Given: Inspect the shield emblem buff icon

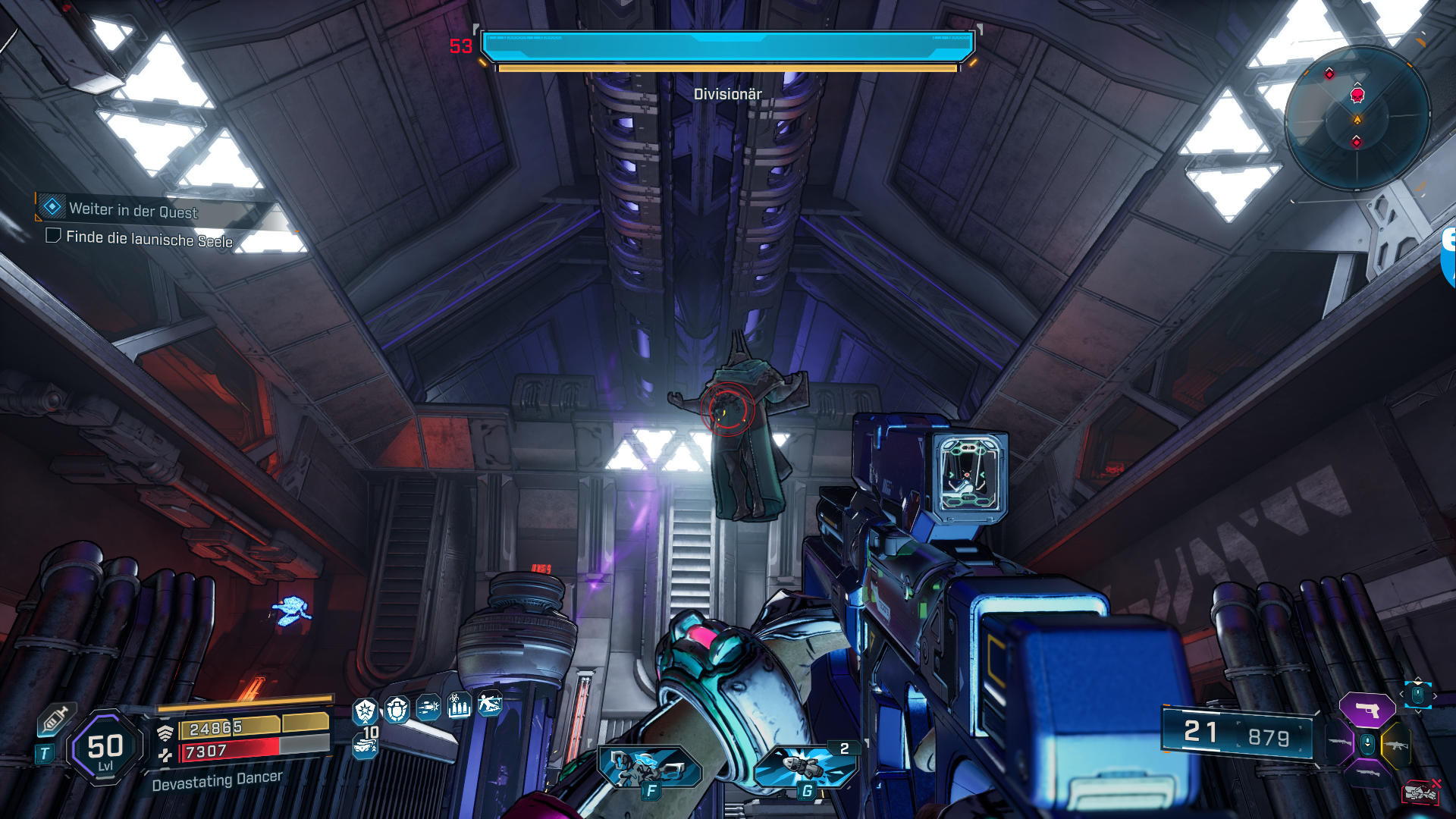Looking at the screenshot, I should click(x=397, y=710).
